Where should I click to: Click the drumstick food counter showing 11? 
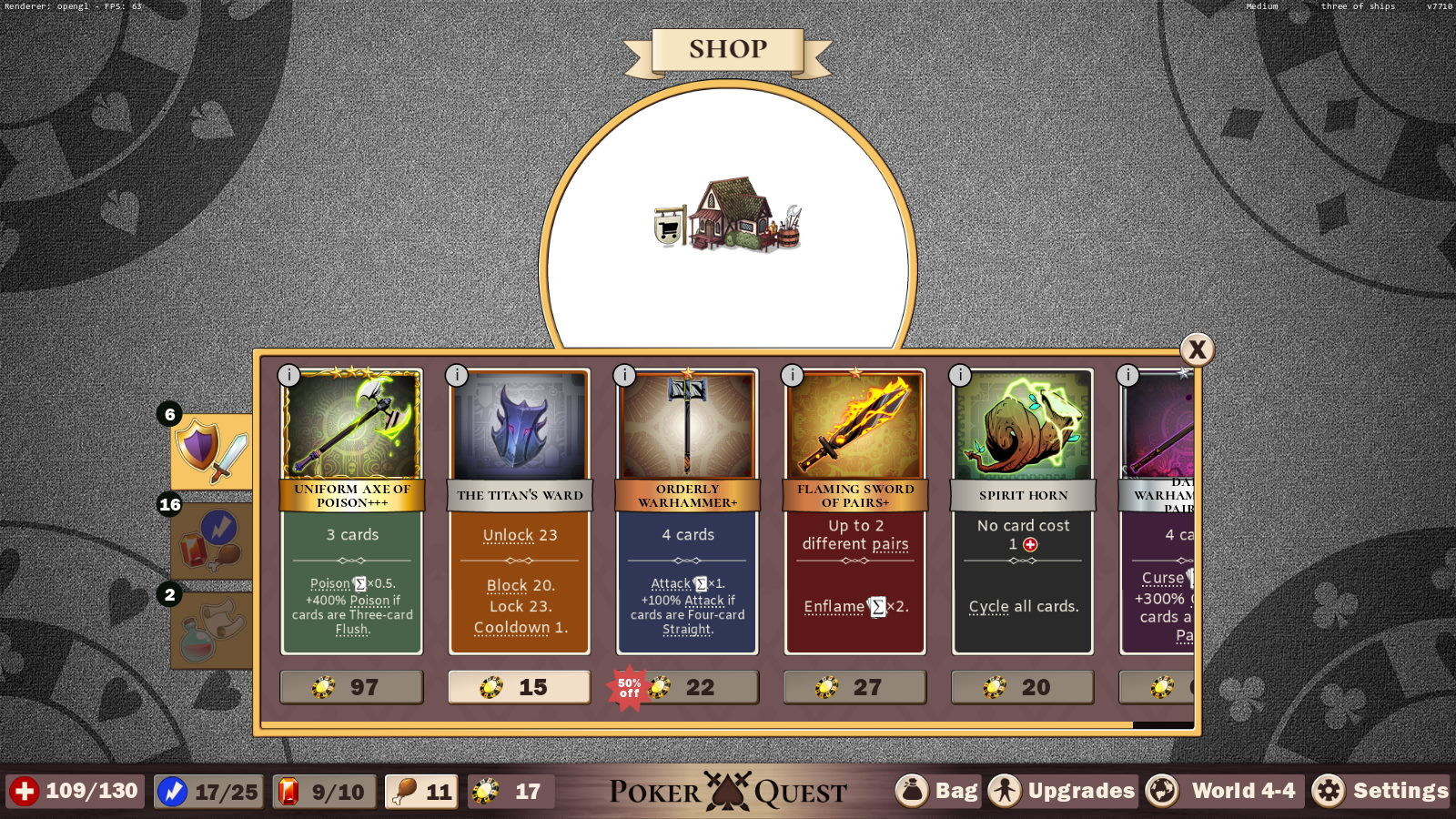pos(420,791)
